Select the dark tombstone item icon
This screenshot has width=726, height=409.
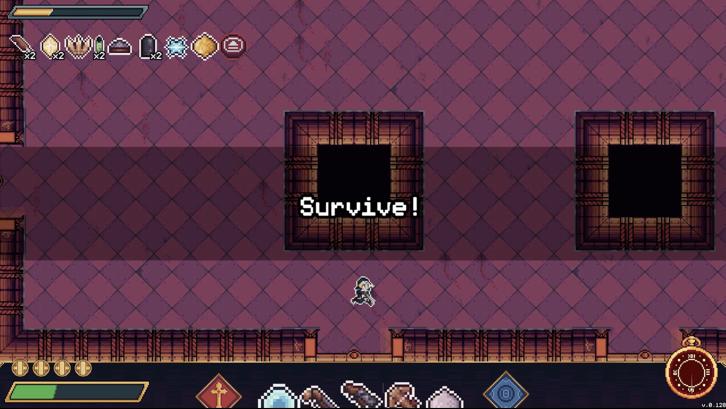click(x=148, y=45)
